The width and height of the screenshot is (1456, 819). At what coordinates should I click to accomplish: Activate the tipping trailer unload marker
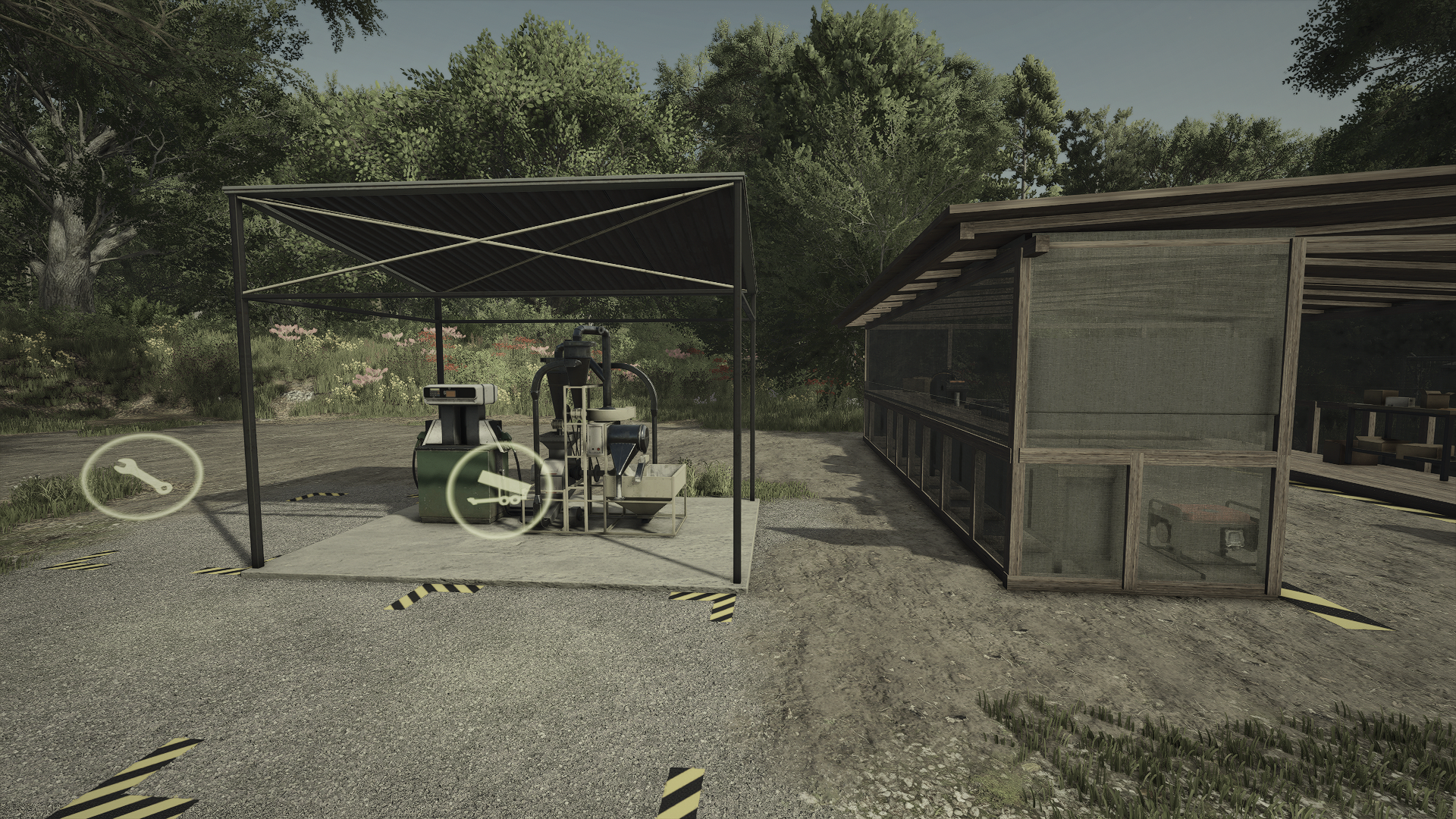[497, 491]
